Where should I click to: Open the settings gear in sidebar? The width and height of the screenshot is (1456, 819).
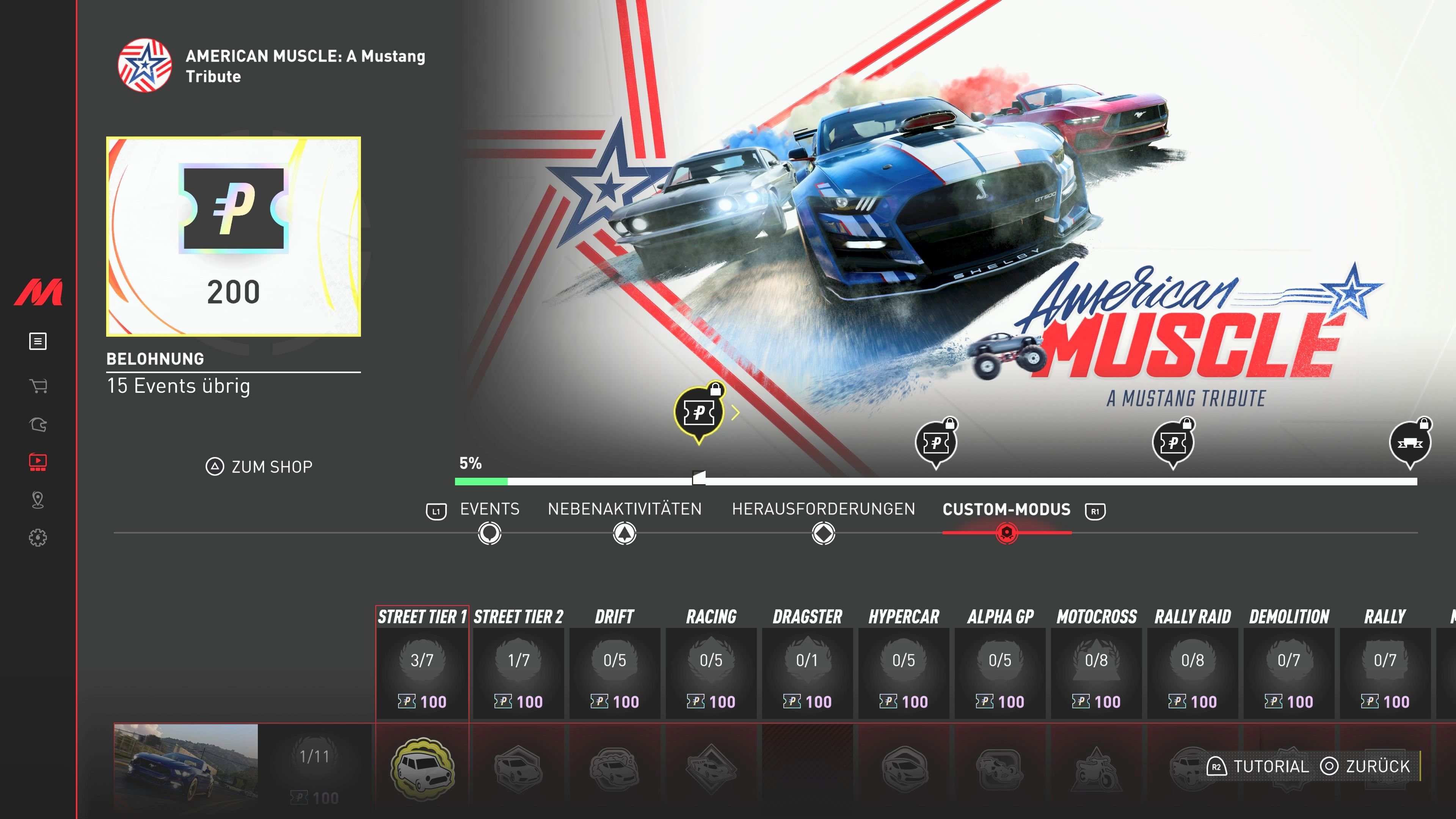[x=38, y=538]
